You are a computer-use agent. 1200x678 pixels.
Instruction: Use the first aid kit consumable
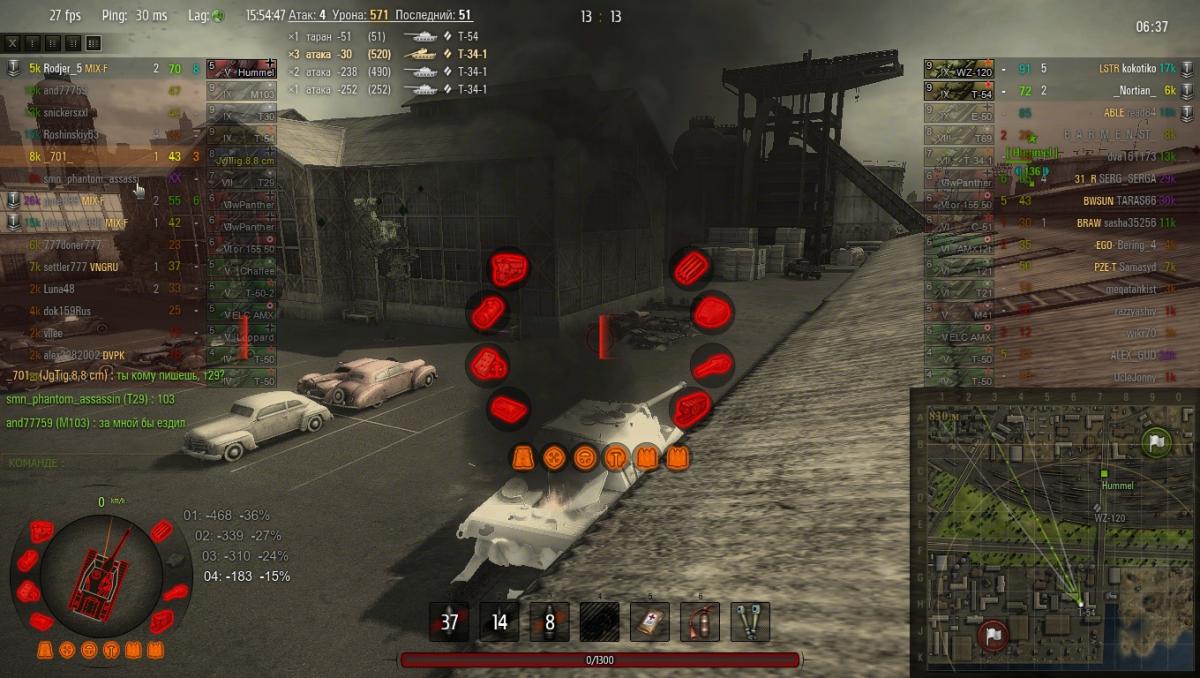tap(650, 622)
